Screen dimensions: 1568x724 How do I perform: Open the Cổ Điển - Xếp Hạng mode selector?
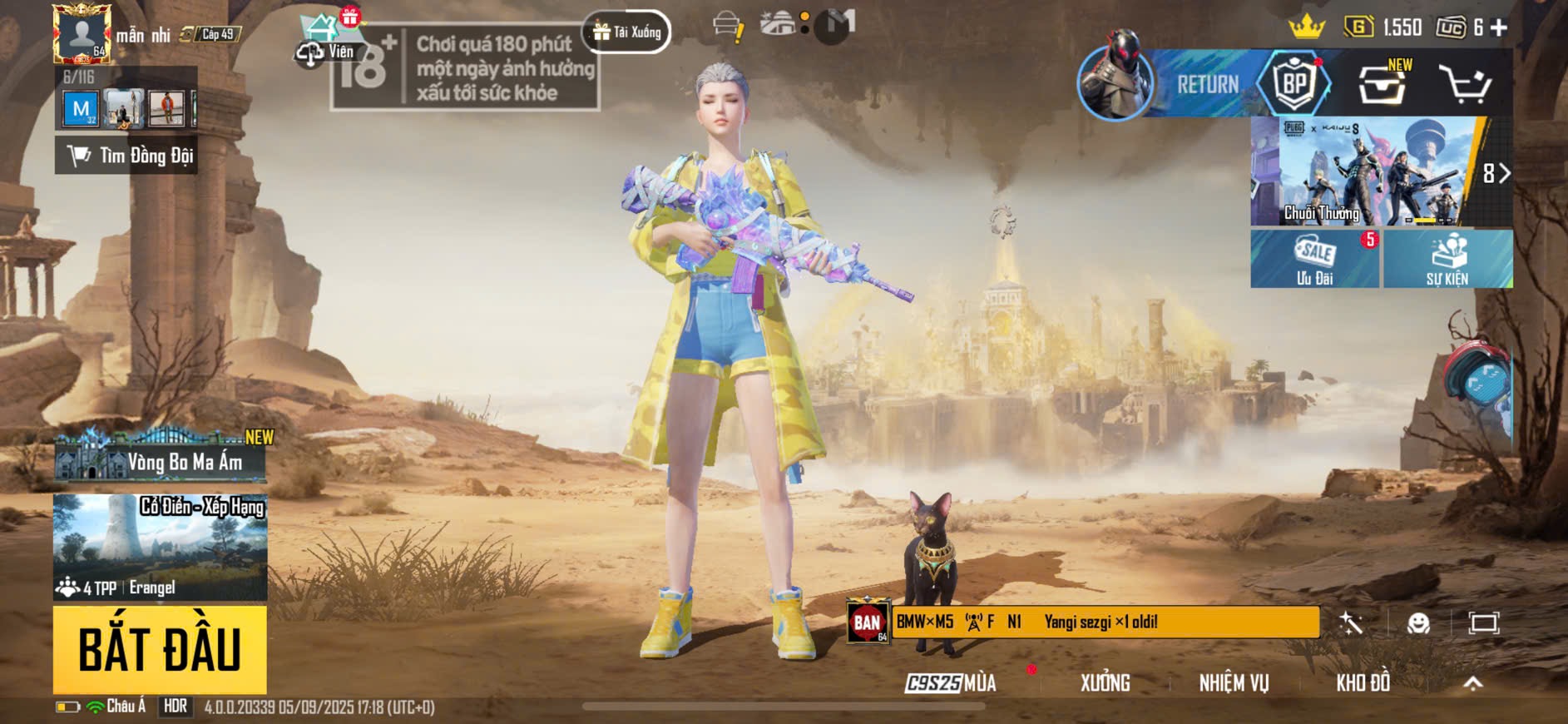pyautogui.click(x=160, y=547)
